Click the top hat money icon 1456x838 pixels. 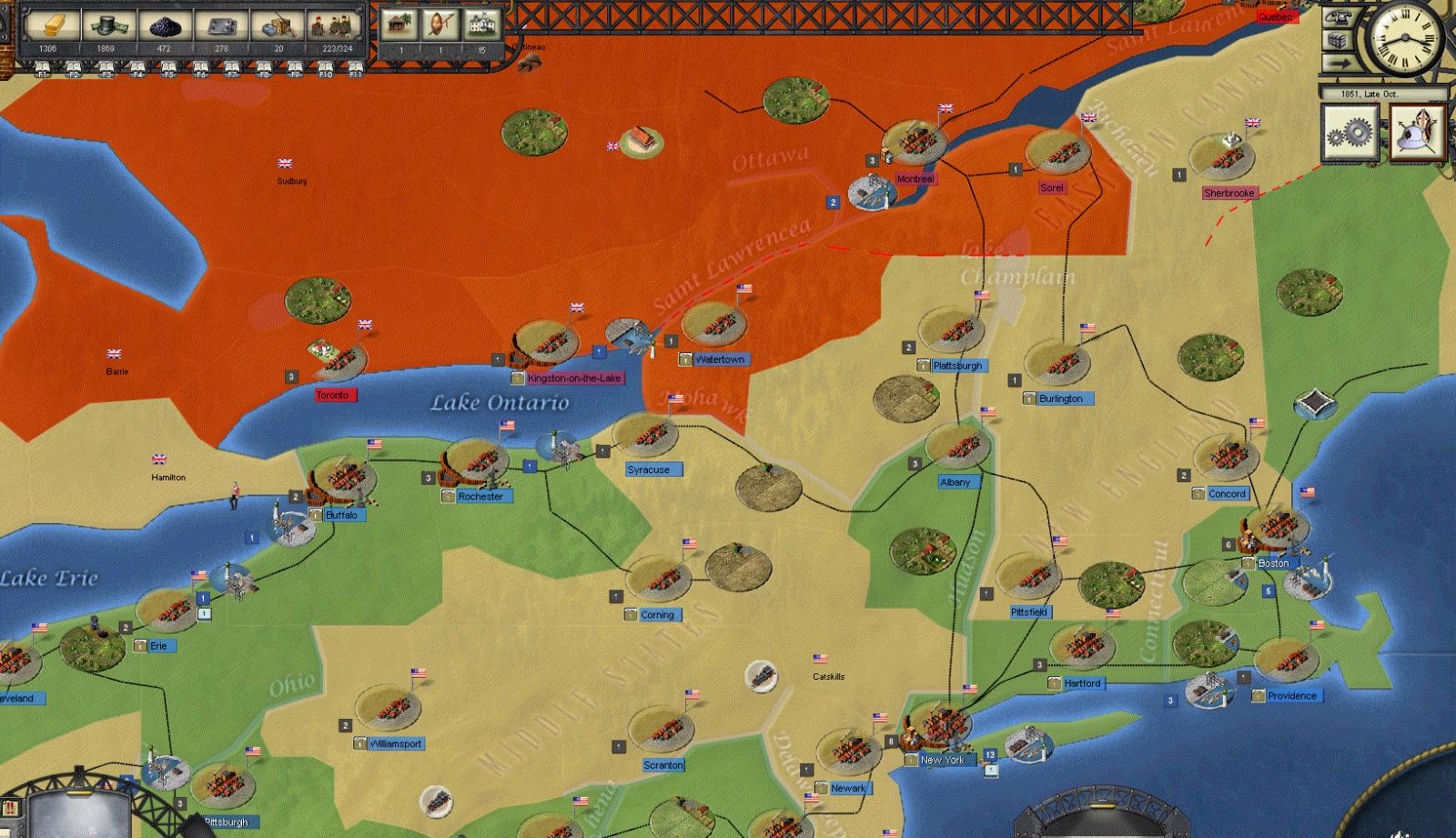108,25
